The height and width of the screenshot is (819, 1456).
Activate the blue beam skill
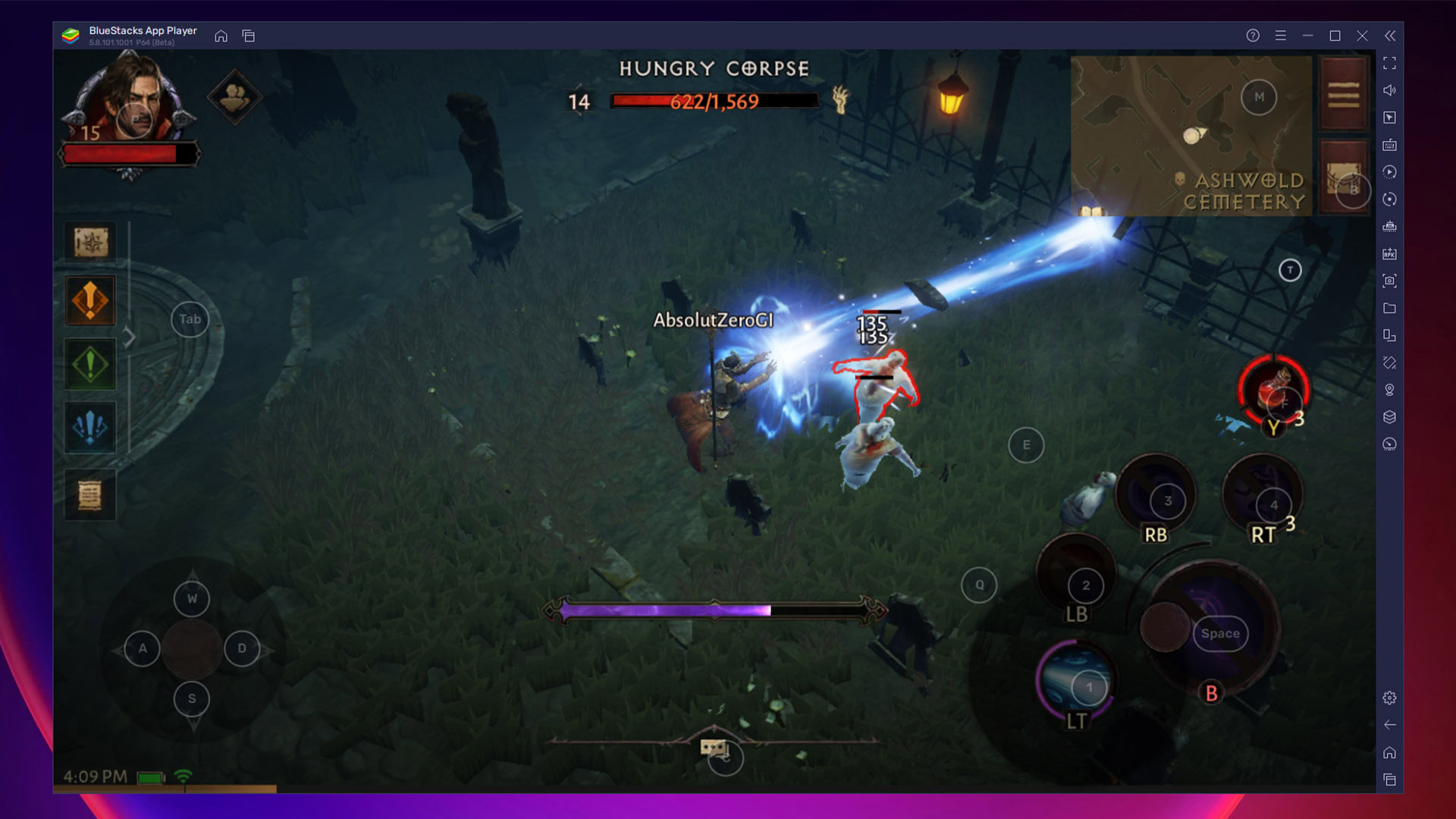(x=1075, y=681)
